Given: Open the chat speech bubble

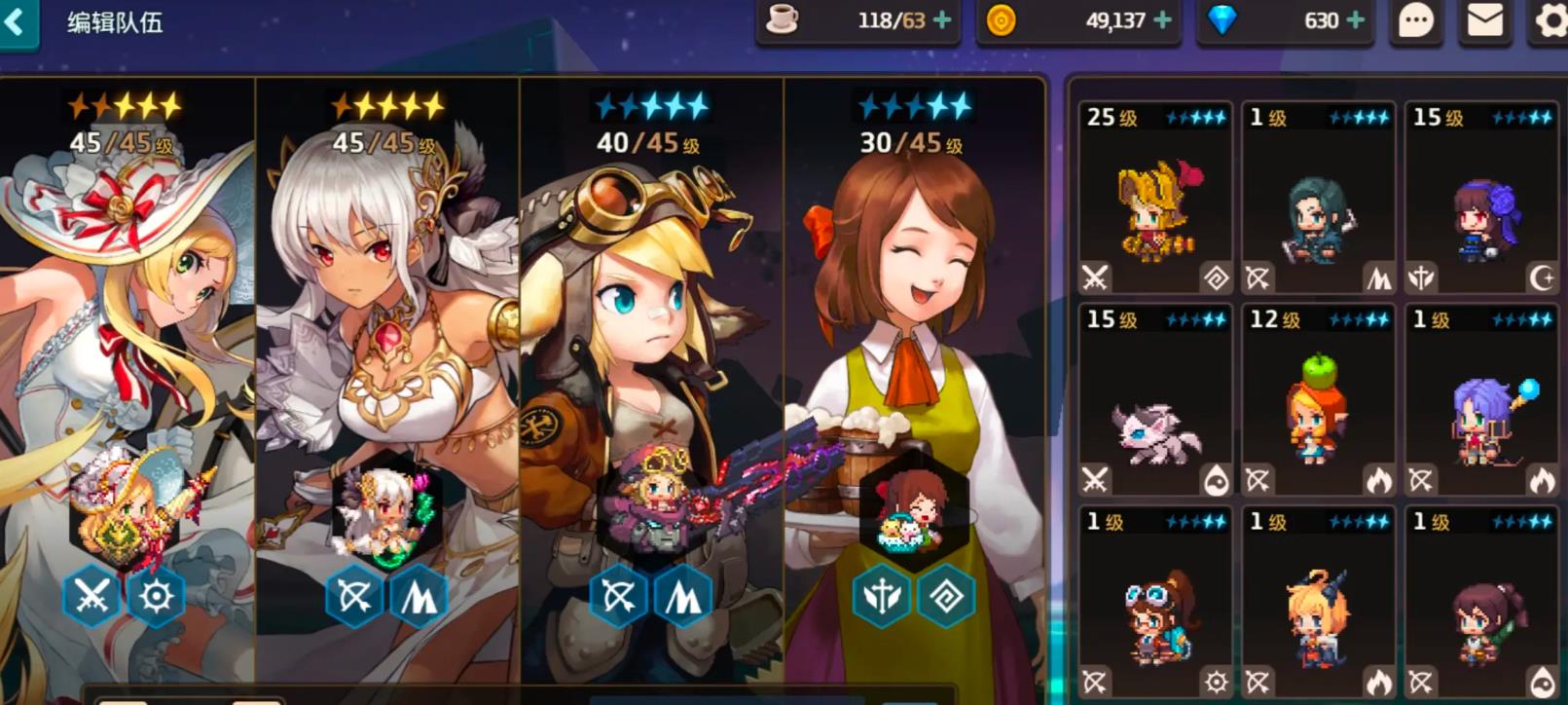Looking at the screenshot, I should click(1415, 20).
